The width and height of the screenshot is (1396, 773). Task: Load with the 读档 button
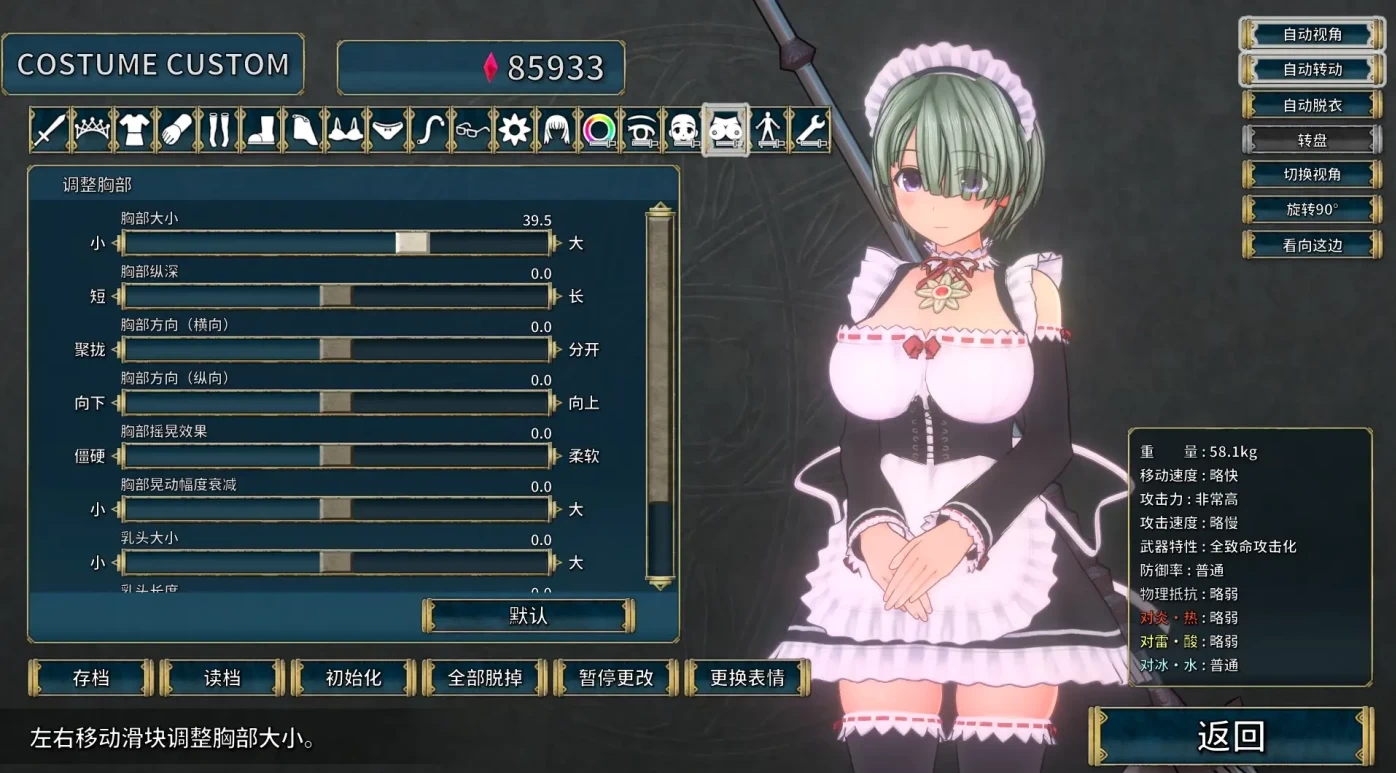[222, 678]
